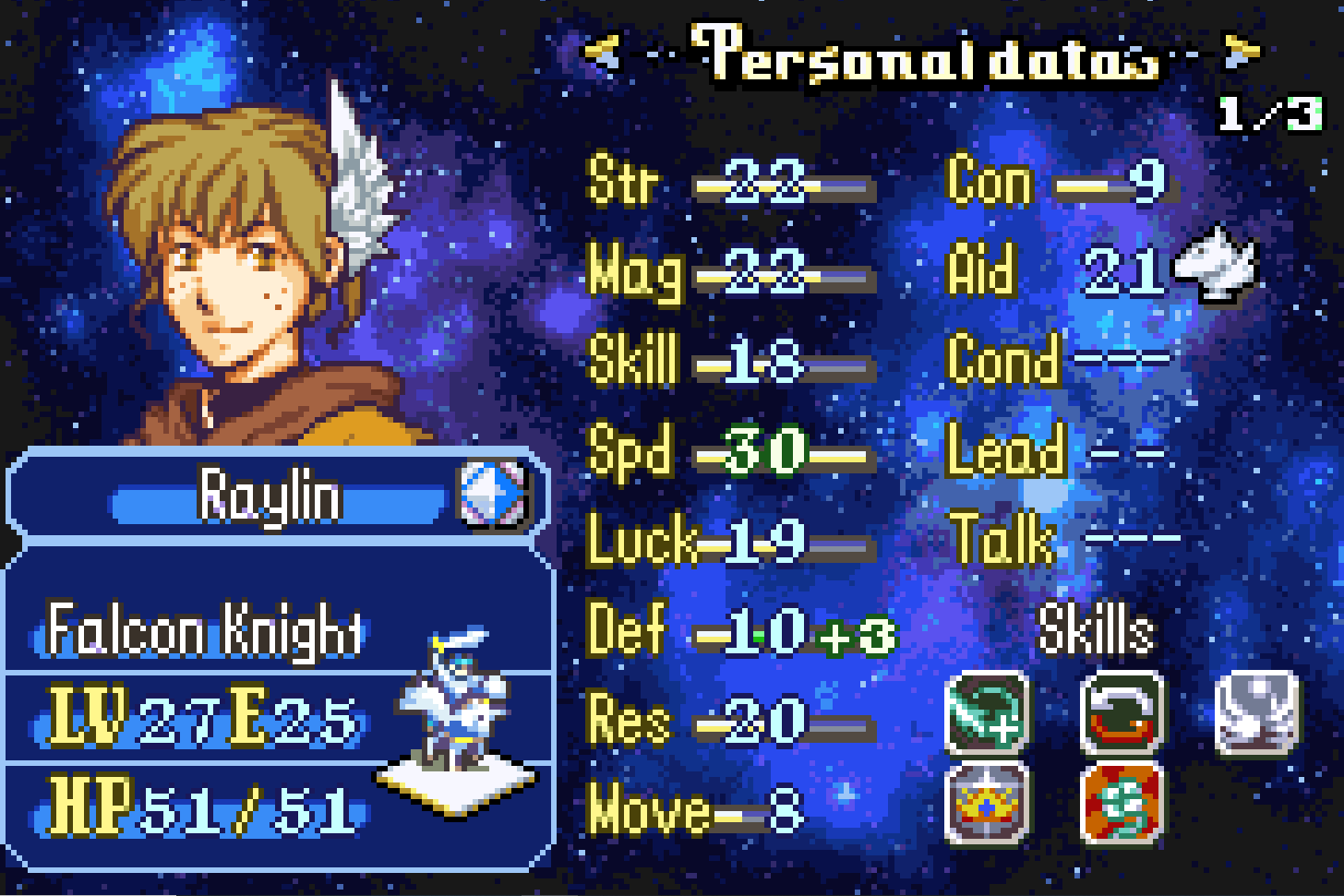Select the green sword-and-plus skill icon

click(987, 714)
